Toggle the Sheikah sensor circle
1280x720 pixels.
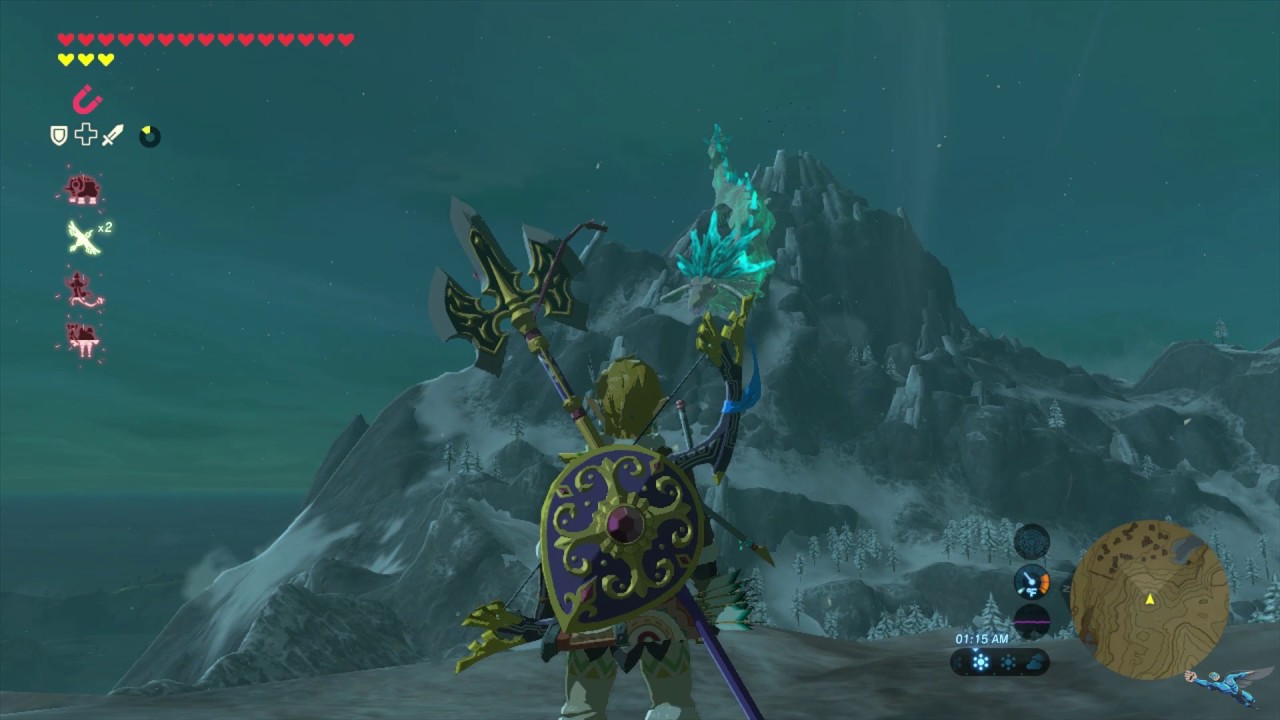(1032, 542)
